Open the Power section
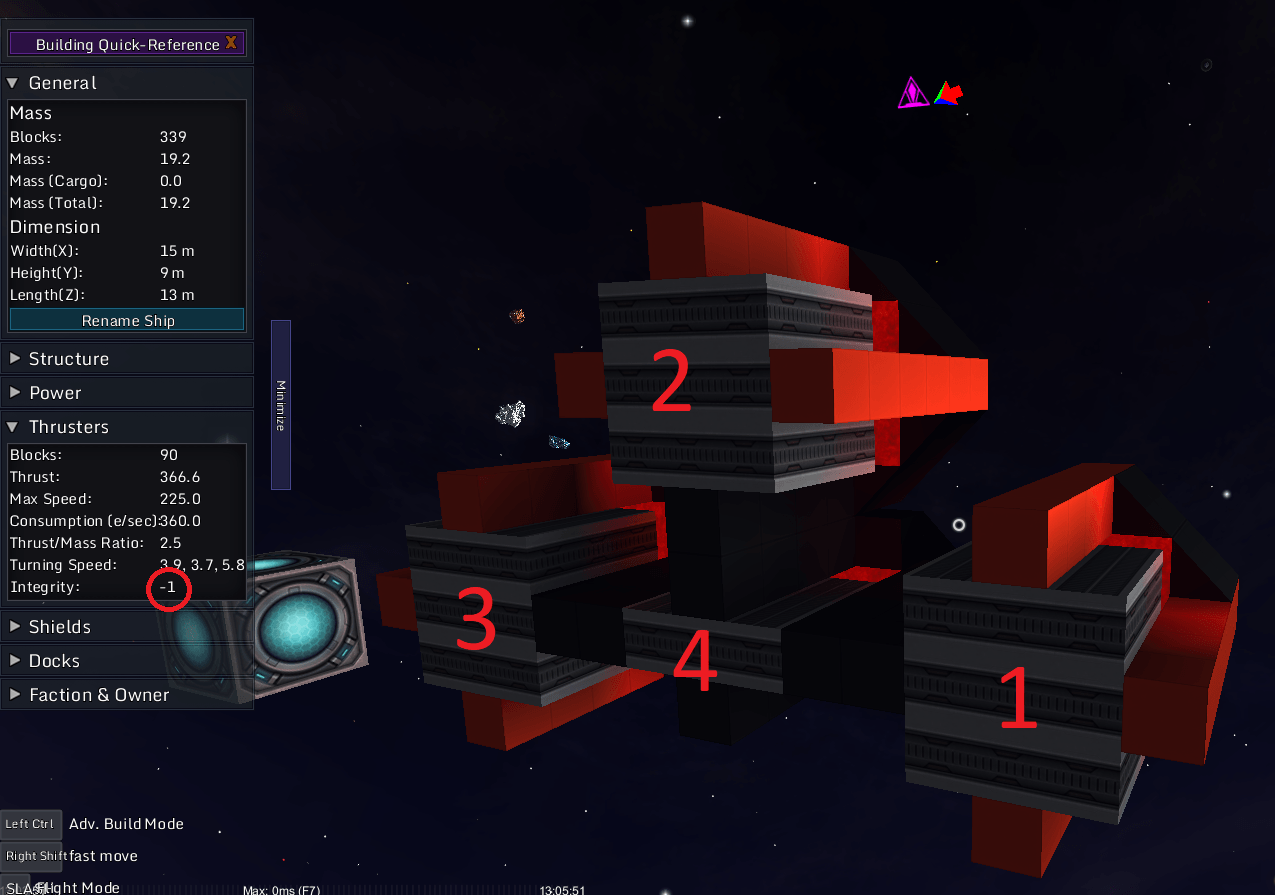 [55, 393]
